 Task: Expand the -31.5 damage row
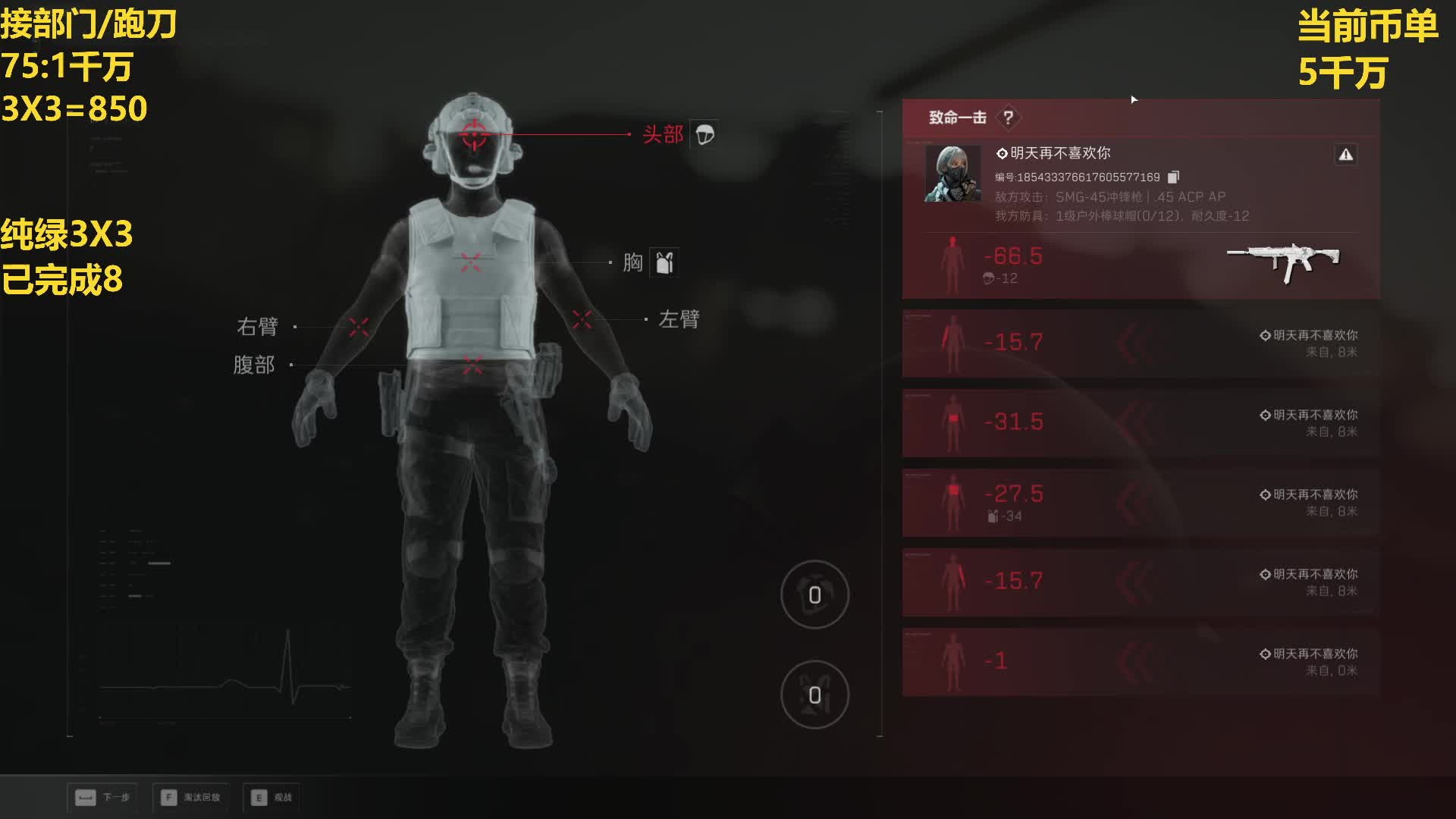click(1140, 423)
